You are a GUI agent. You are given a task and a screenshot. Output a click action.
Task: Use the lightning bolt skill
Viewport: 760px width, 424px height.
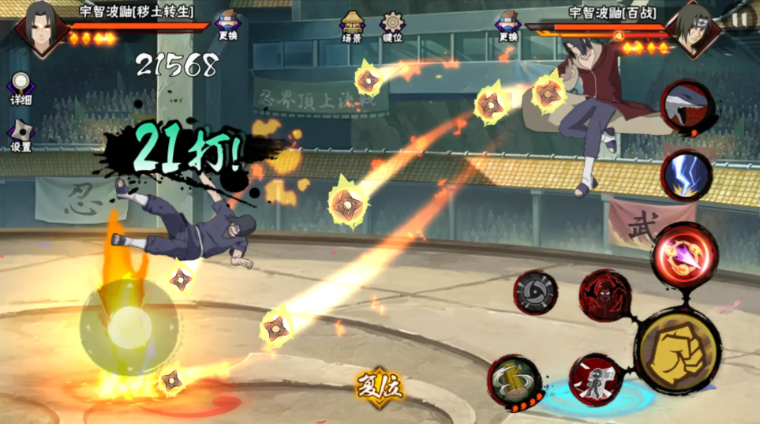coord(687,175)
